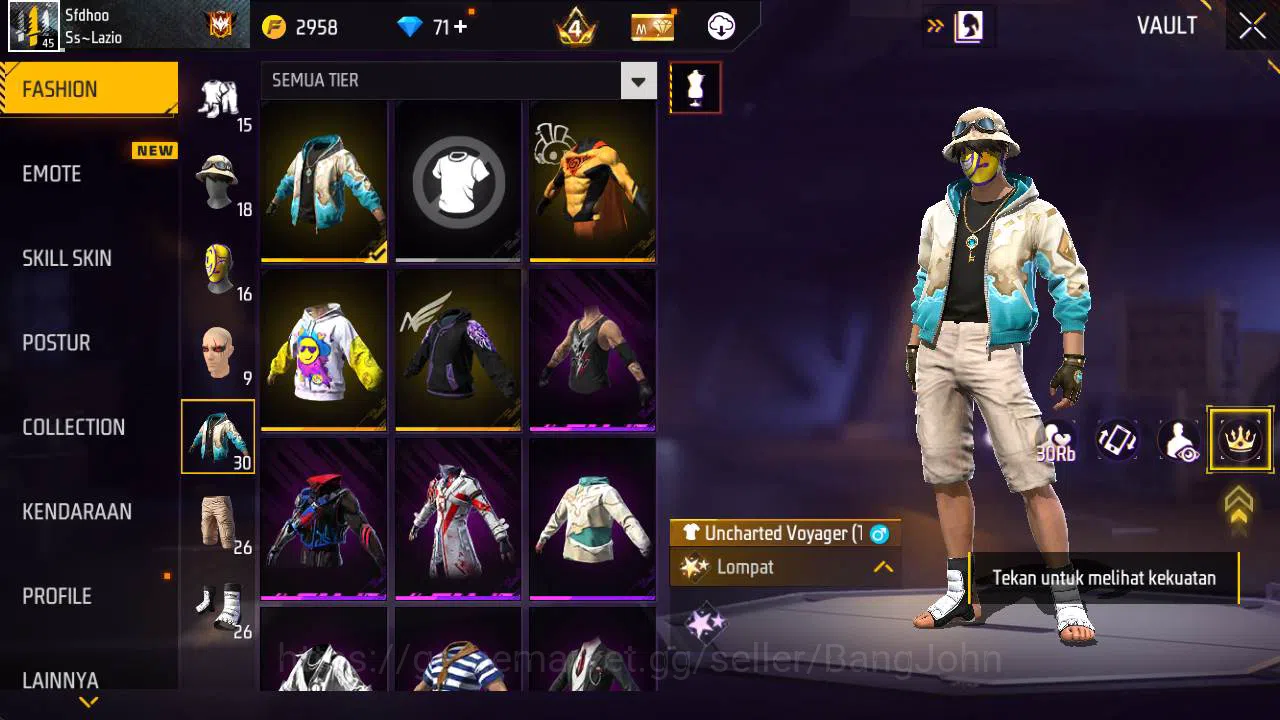Open the phone rotate character icon
Screen dimensions: 1280x720
pos(1116,440)
